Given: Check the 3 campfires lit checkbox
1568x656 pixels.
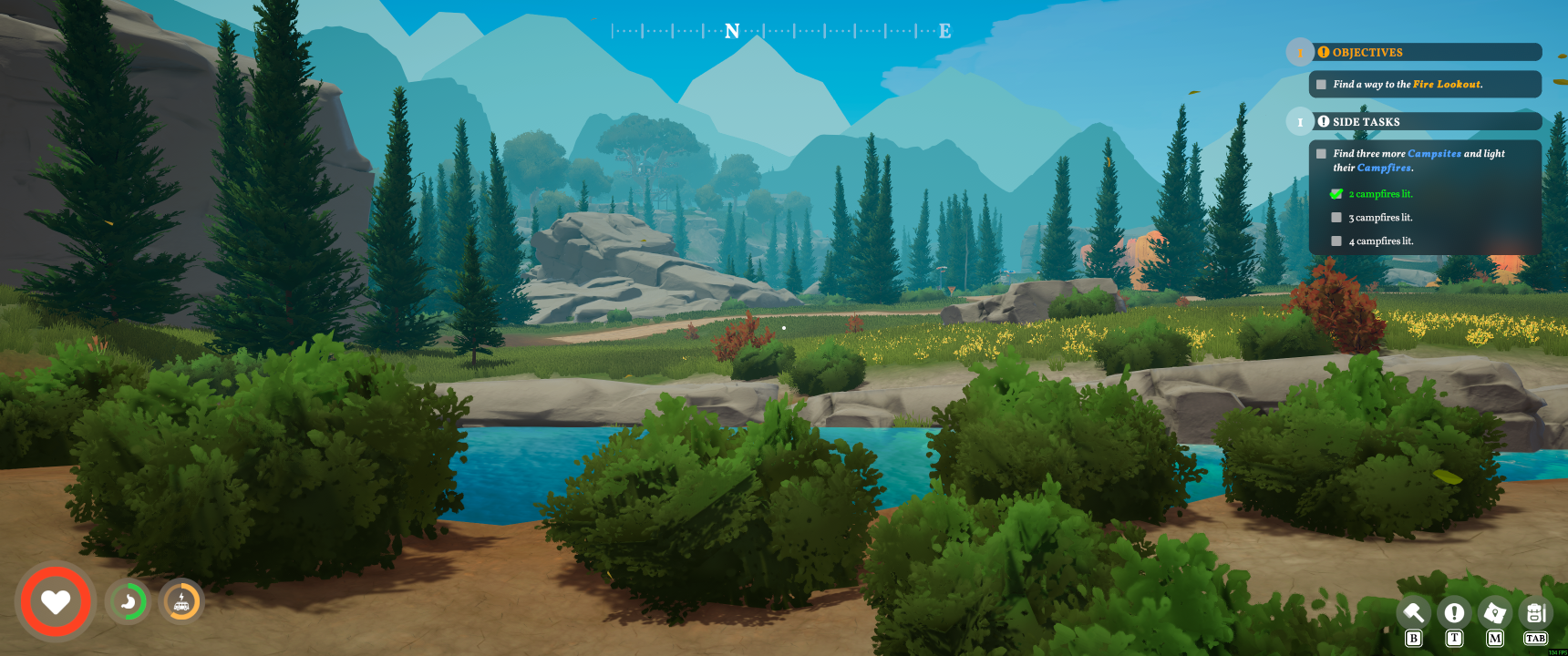Looking at the screenshot, I should coord(1336,217).
